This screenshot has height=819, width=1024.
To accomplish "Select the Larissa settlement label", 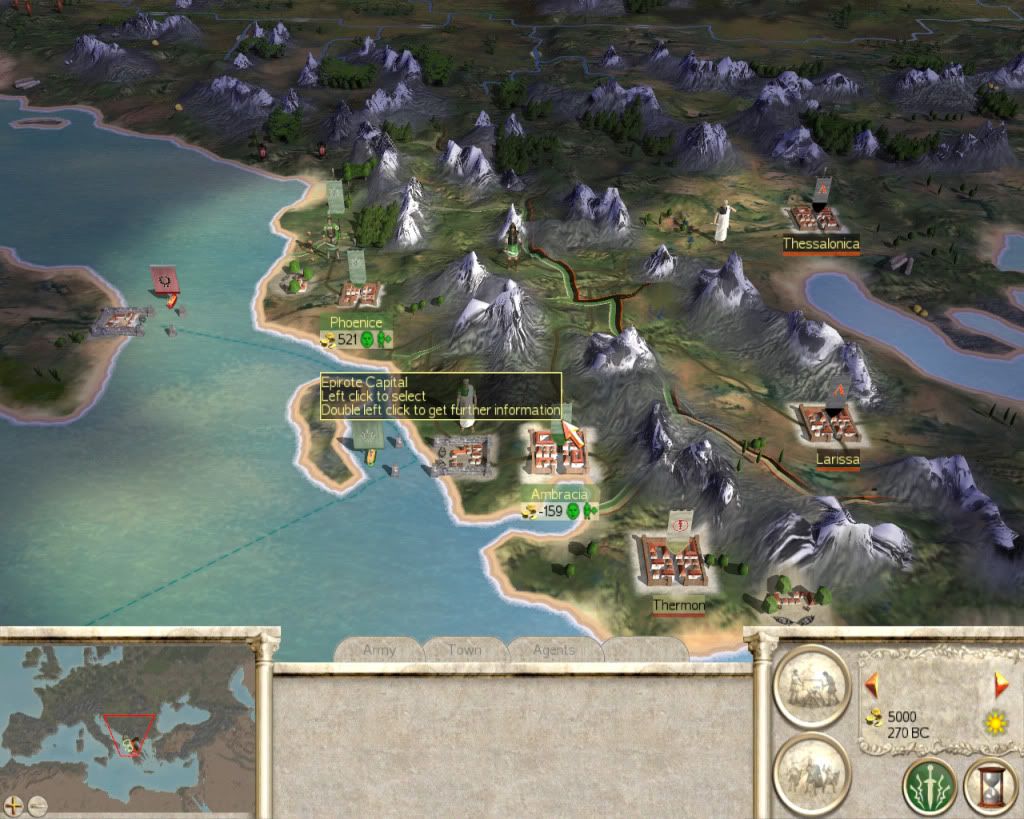I will [837, 459].
